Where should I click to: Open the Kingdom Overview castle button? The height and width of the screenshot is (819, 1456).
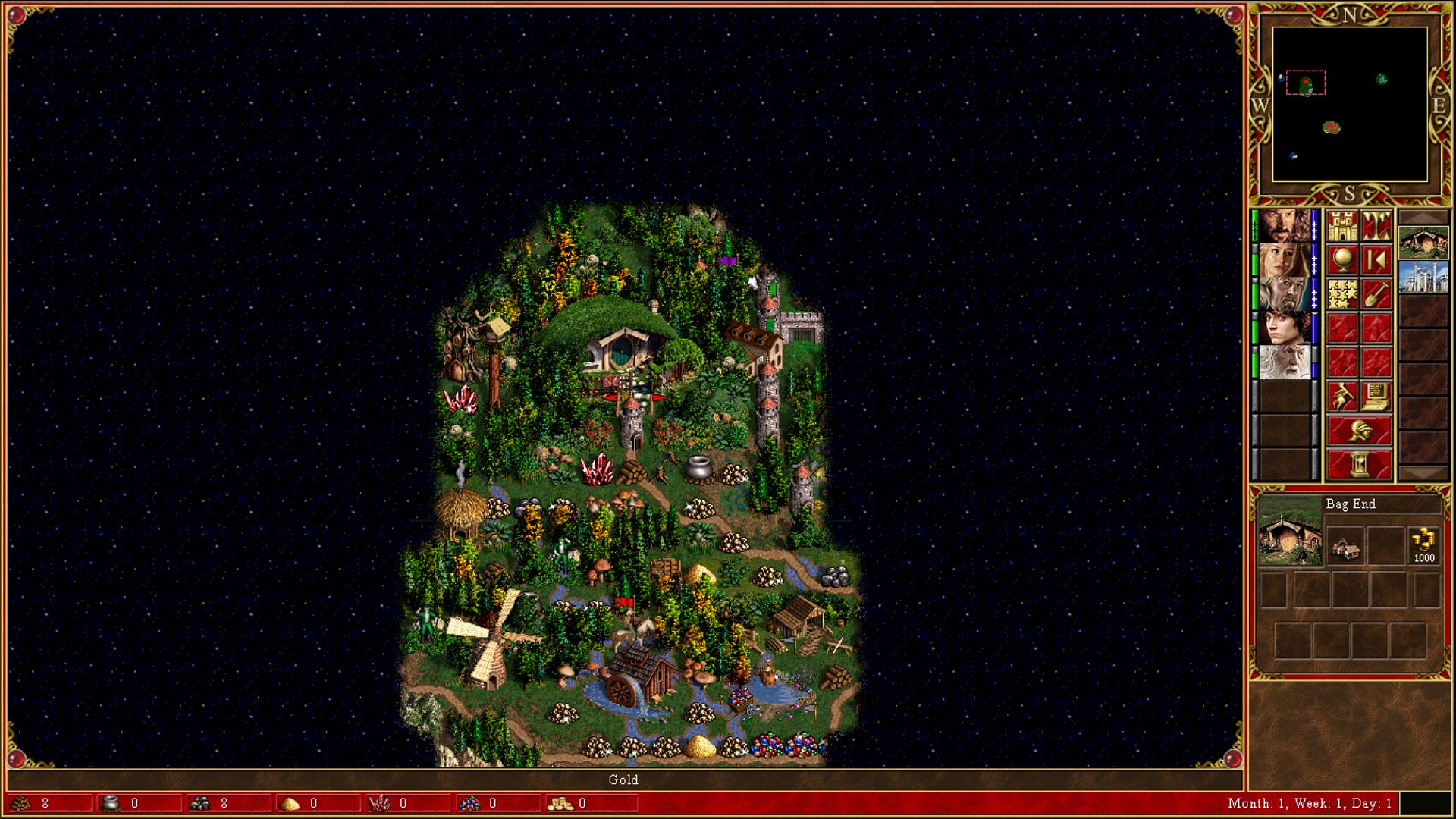1341,226
